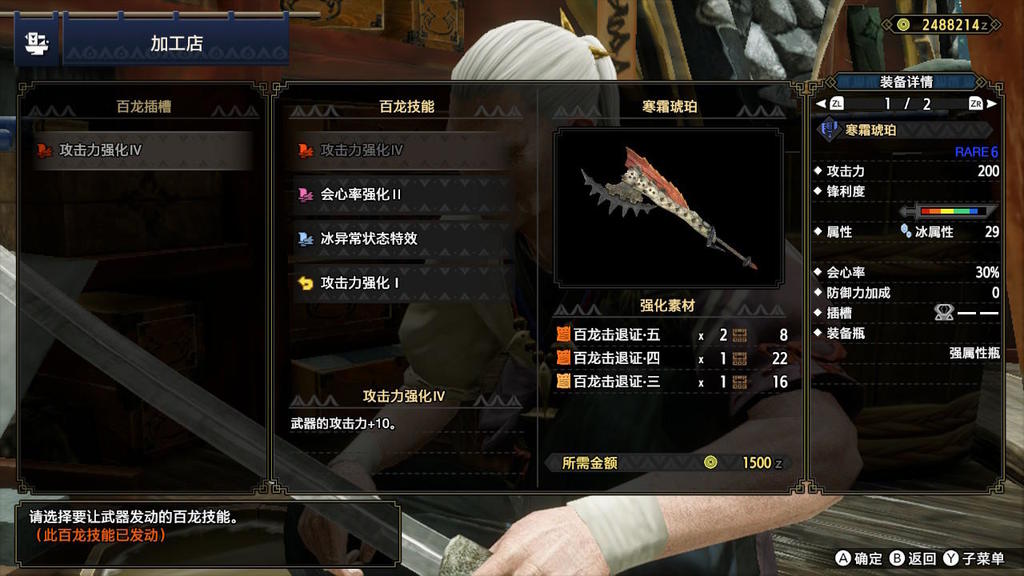Select the 百龙击退证·五 material row

tap(671, 335)
